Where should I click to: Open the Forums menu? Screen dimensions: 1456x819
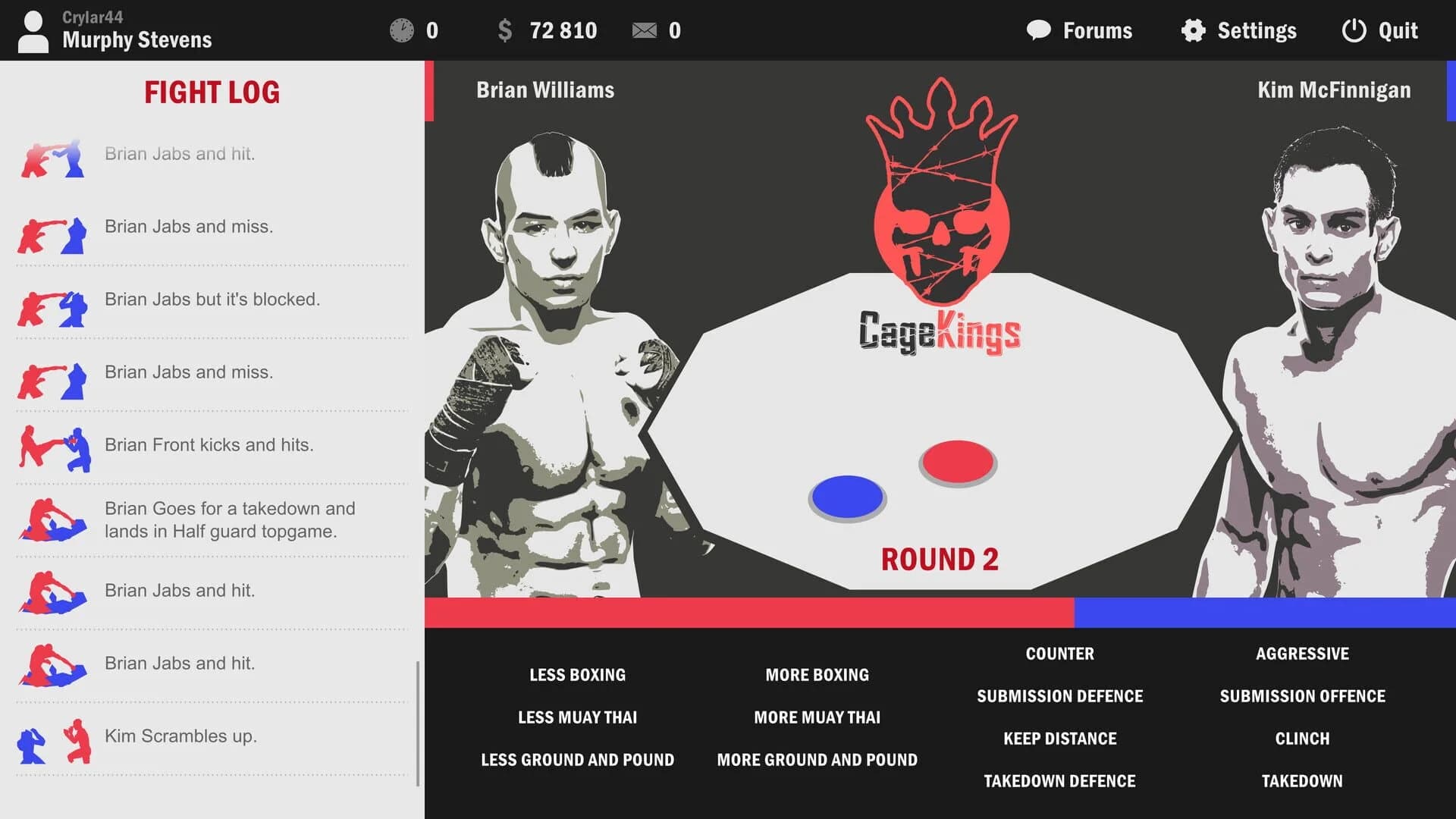coord(1080,30)
